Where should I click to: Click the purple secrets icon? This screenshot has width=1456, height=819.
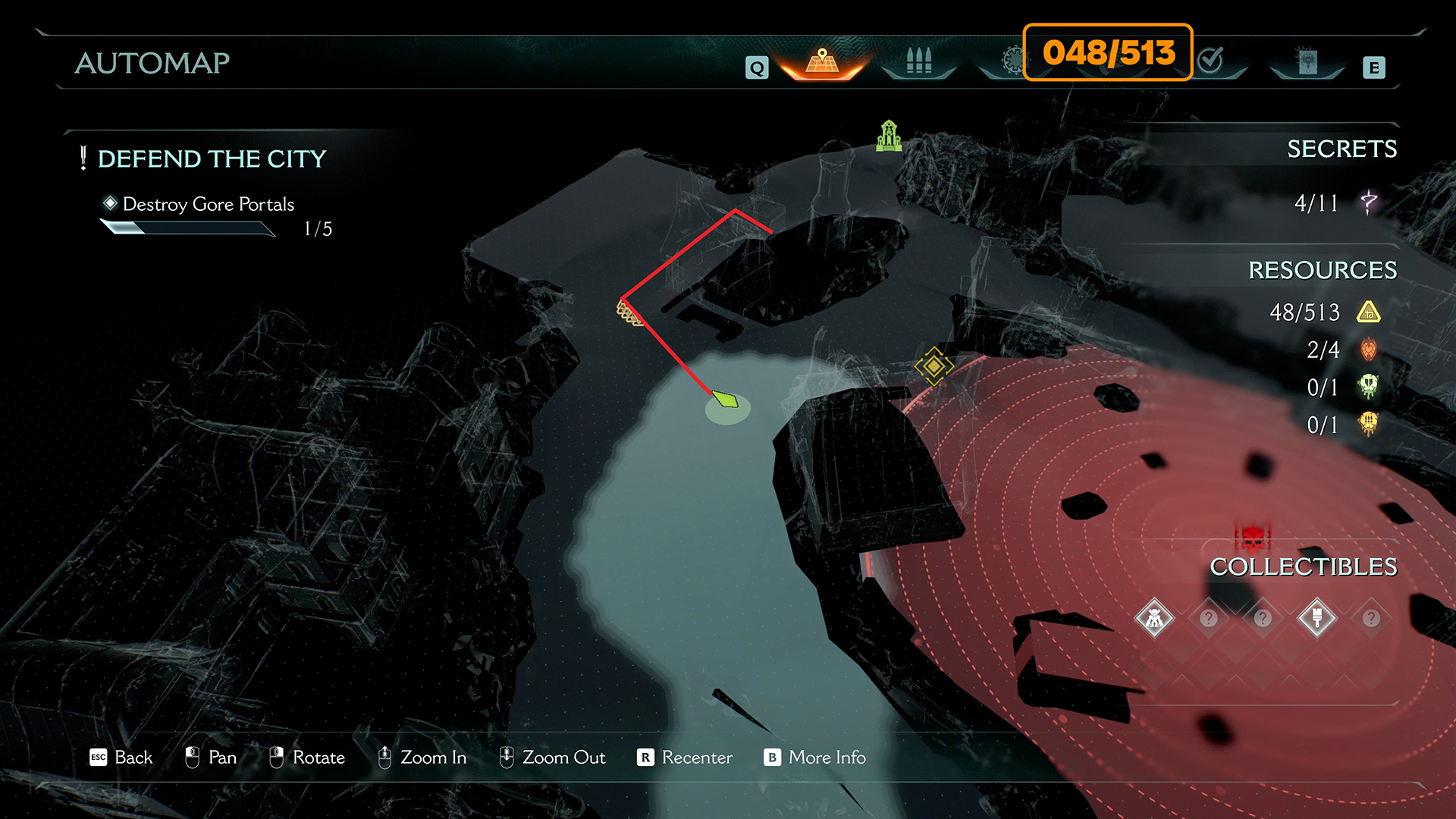(1369, 202)
